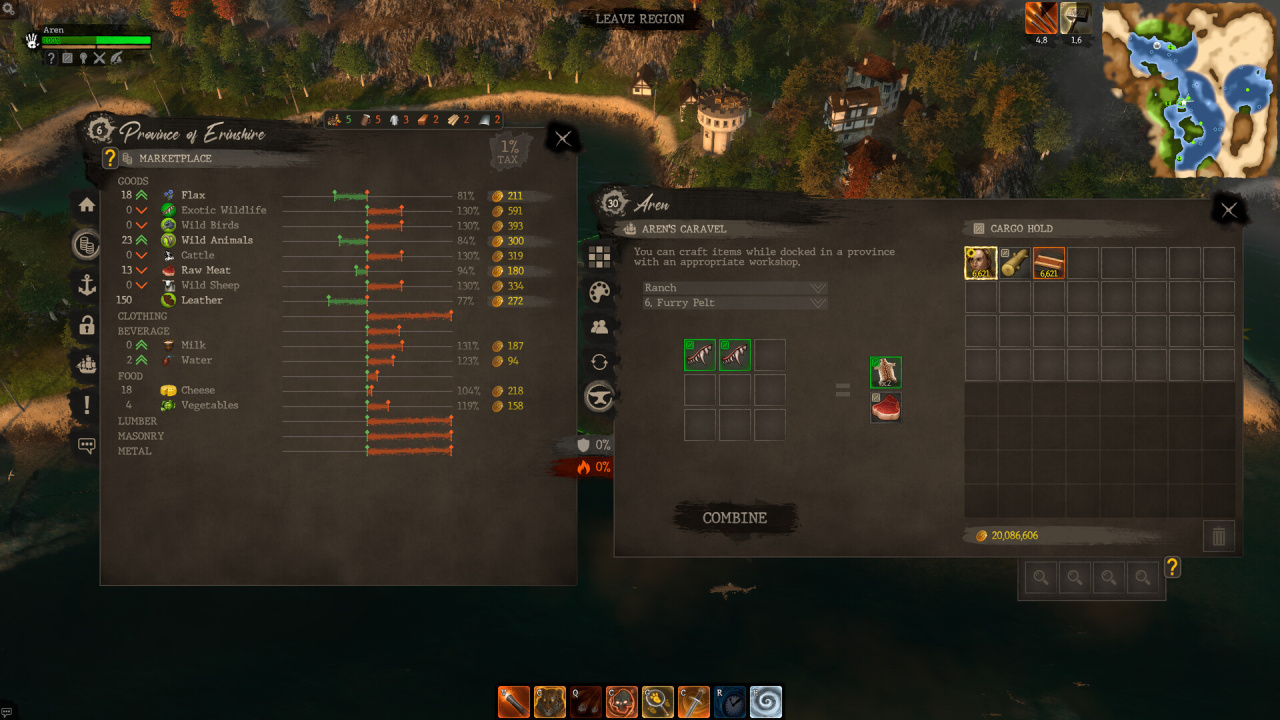Open the Furry Pelt recipe dropdown
1280x720 pixels.
coord(735,303)
